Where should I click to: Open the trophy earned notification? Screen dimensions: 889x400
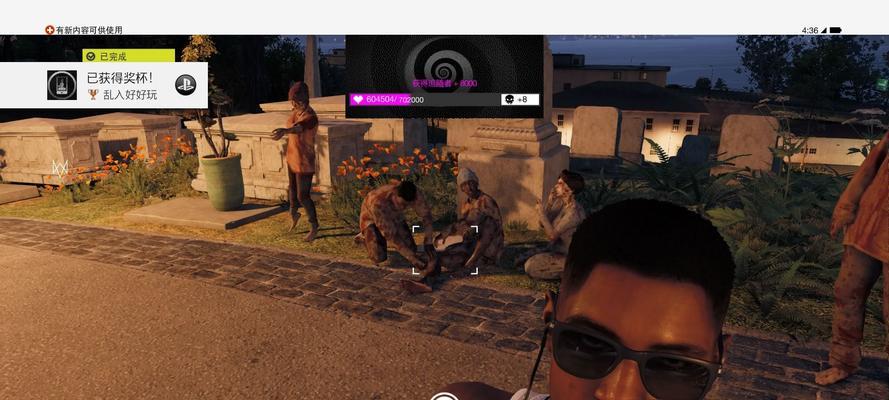click(121, 85)
